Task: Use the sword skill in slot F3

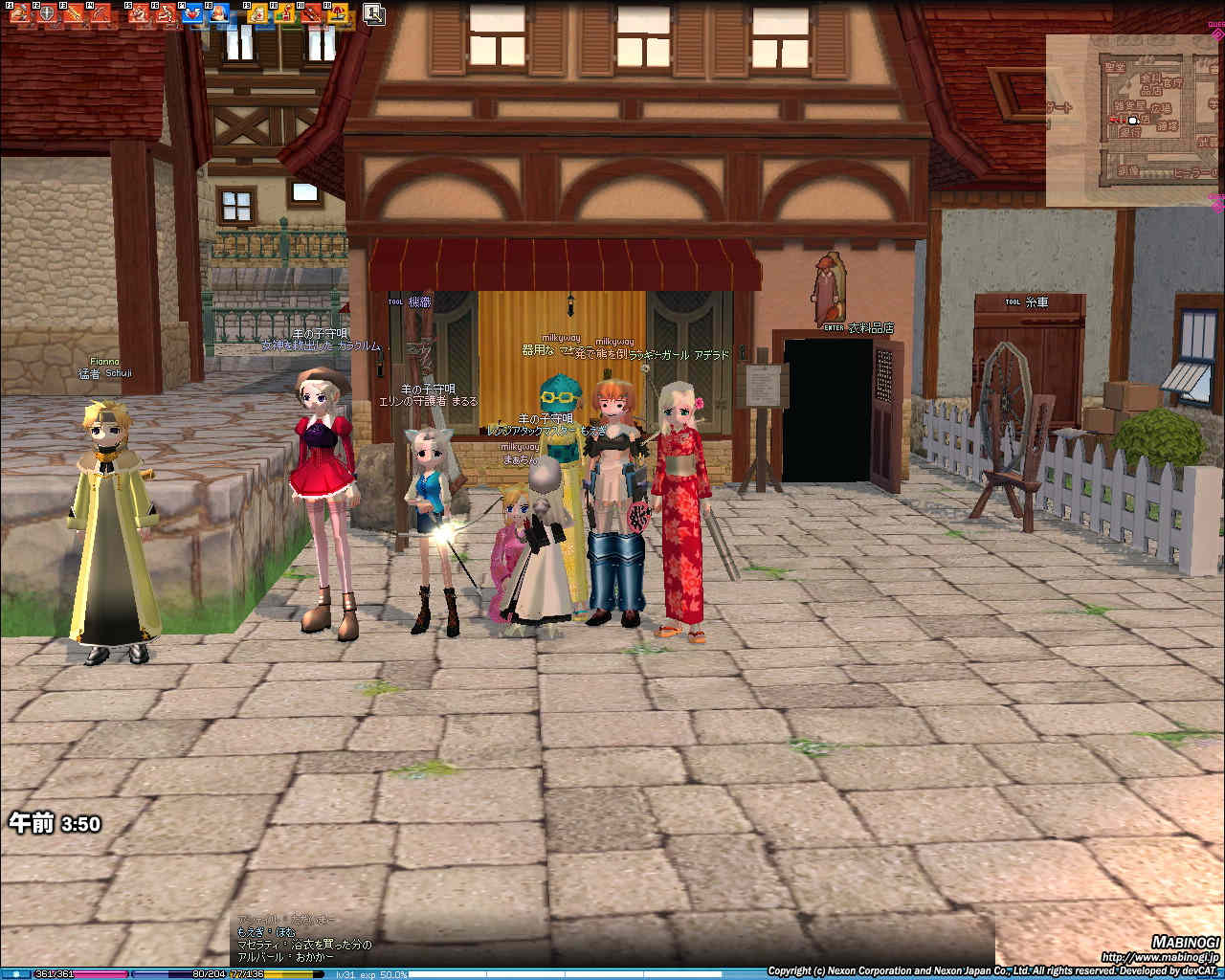Action: 74,13
